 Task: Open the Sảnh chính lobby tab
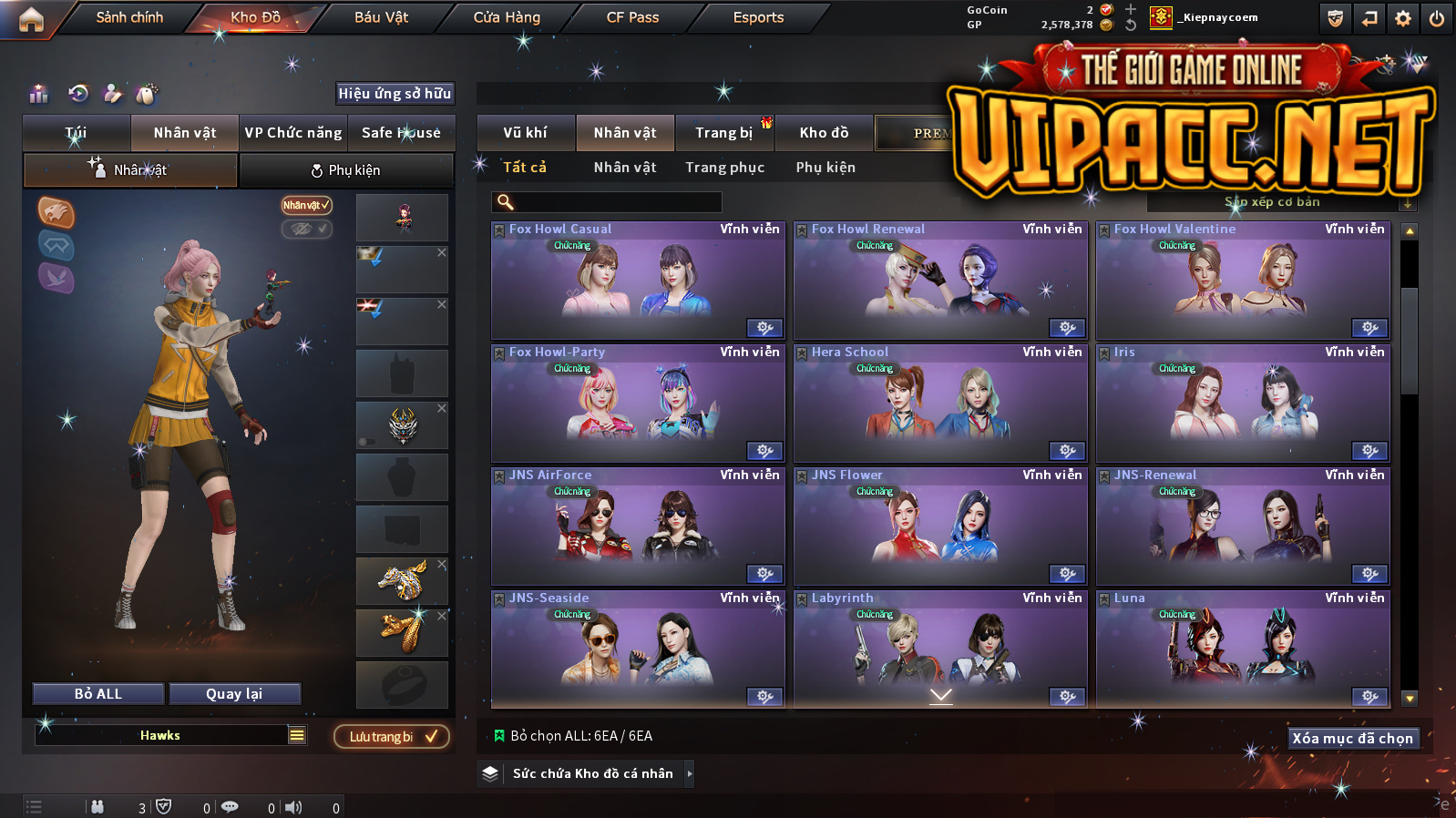pos(129,17)
